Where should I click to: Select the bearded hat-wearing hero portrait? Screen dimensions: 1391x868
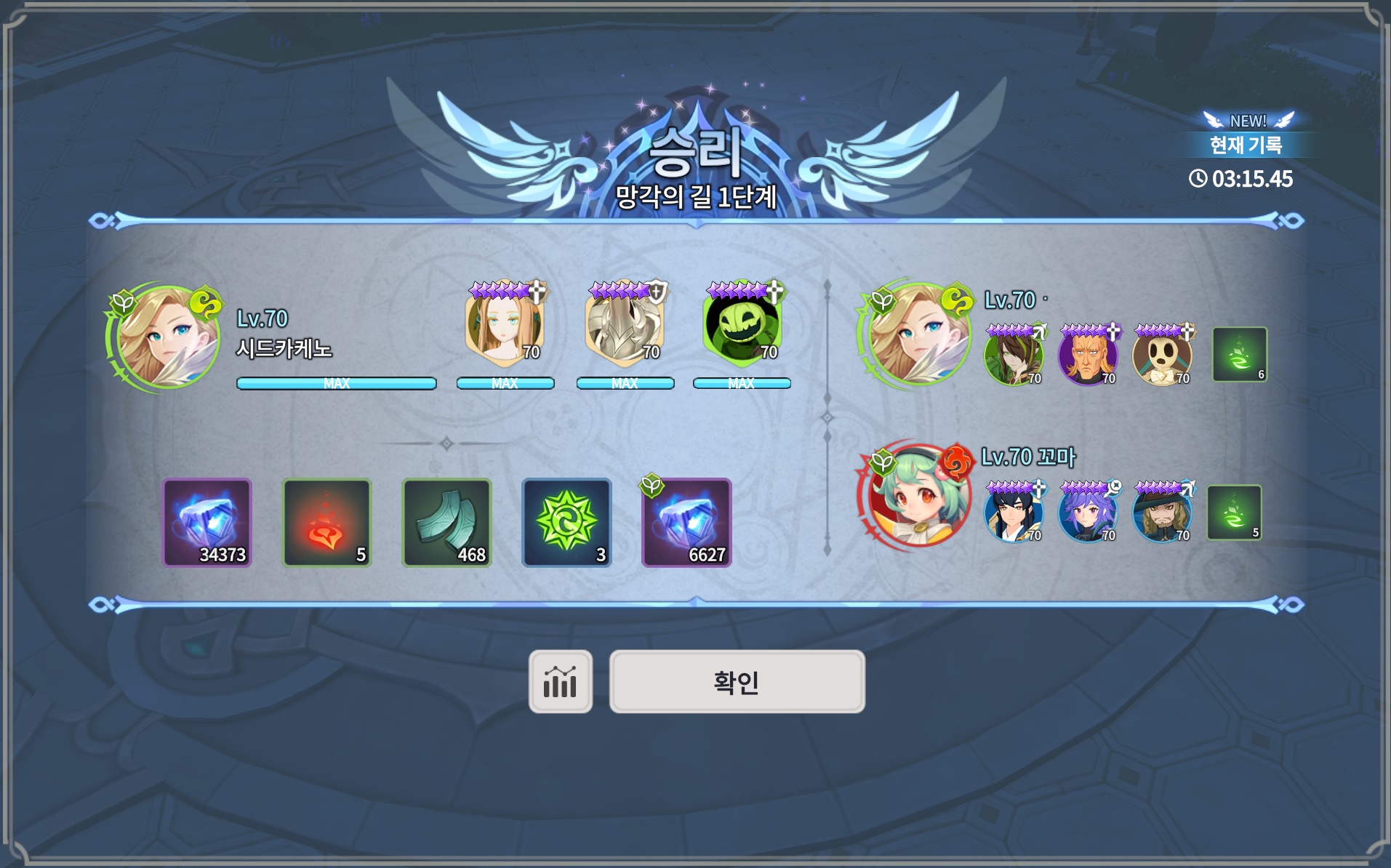(1163, 513)
